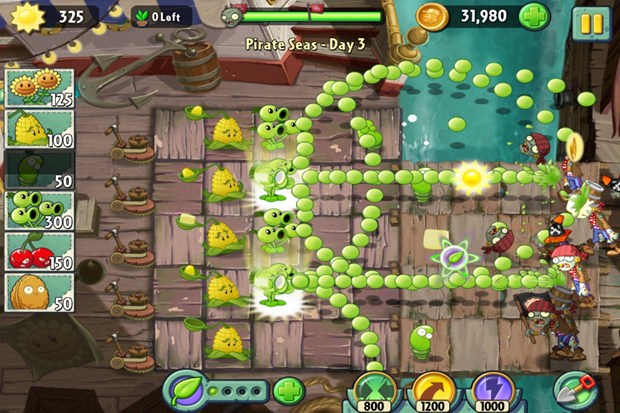Pause the game

click(x=591, y=22)
